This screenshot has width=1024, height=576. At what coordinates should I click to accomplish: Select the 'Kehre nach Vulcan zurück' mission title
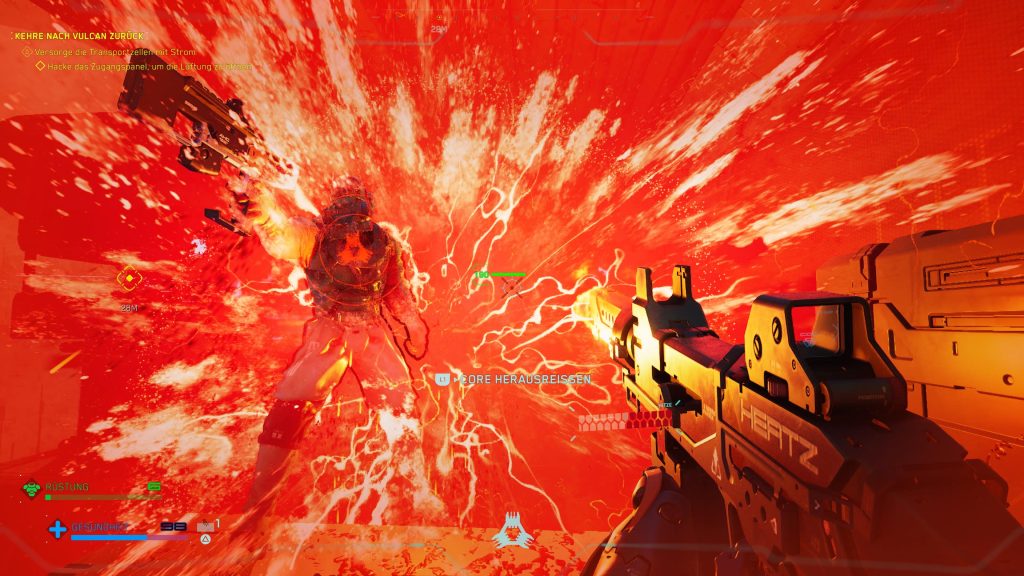coord(79,35)
